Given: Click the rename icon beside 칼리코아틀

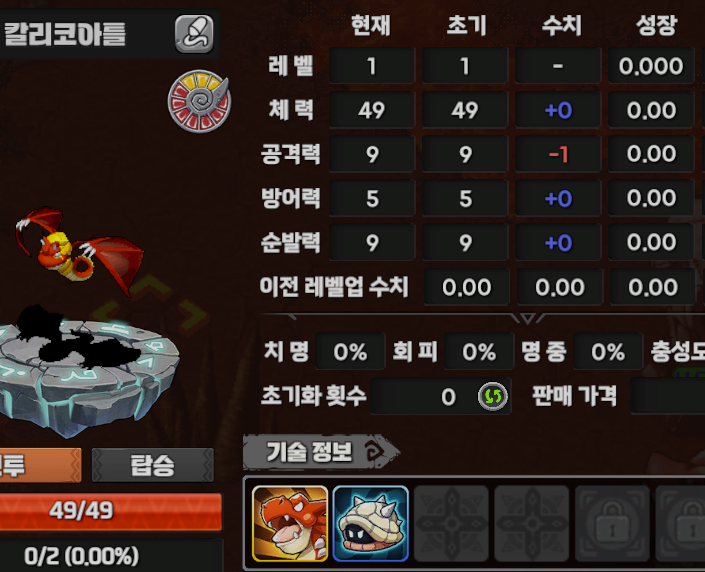Looking at the screenshot, I should 194,35.
